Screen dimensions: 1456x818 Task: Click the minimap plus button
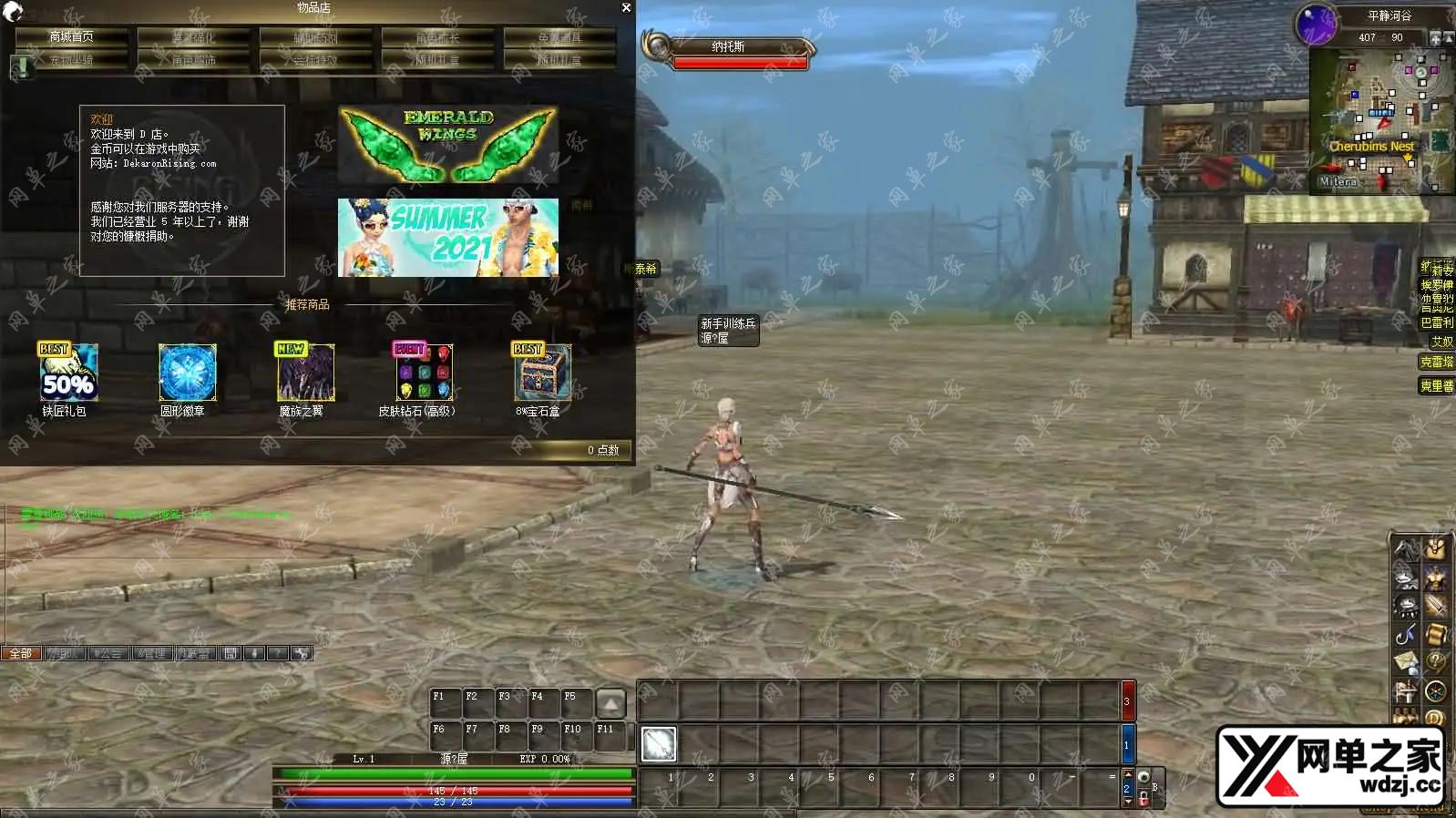[1436, 38]
